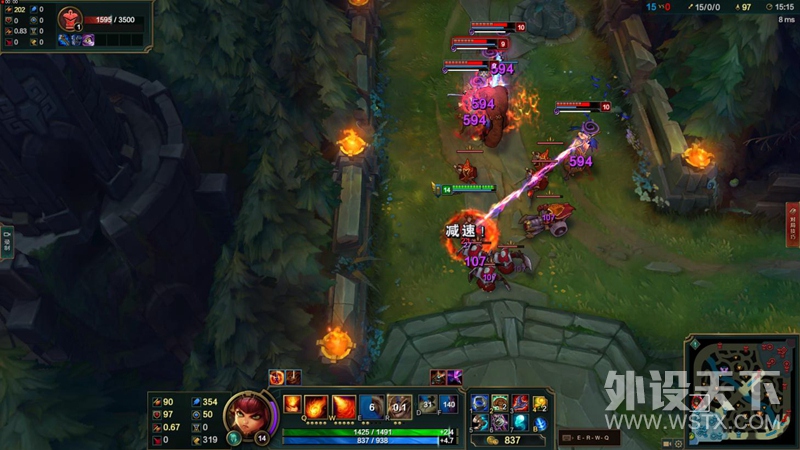Click the first item in the inventory
The height and width of the screenshot is (450, 800).
tap(480, 402)
